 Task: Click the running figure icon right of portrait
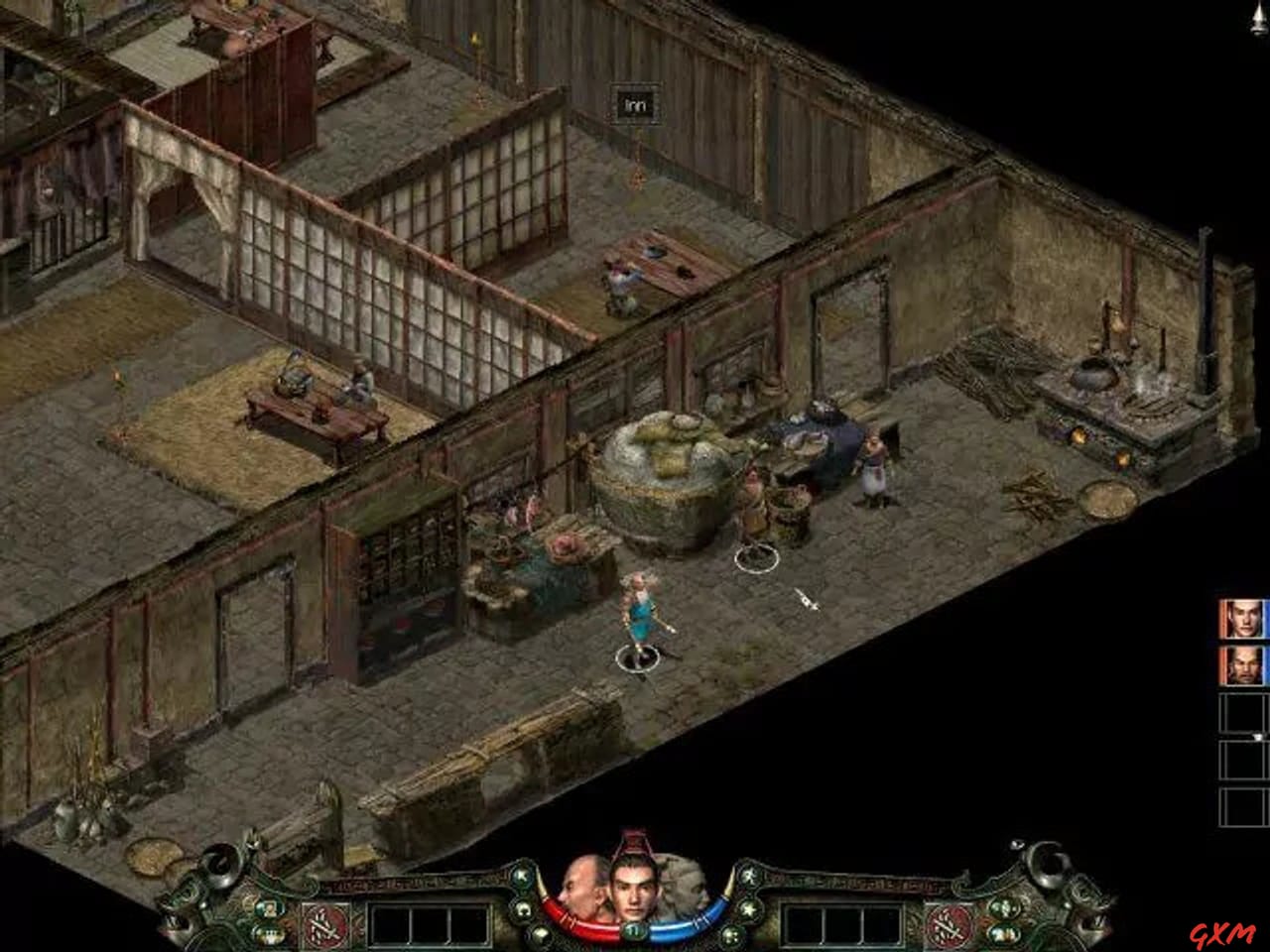tap(750, 876)
